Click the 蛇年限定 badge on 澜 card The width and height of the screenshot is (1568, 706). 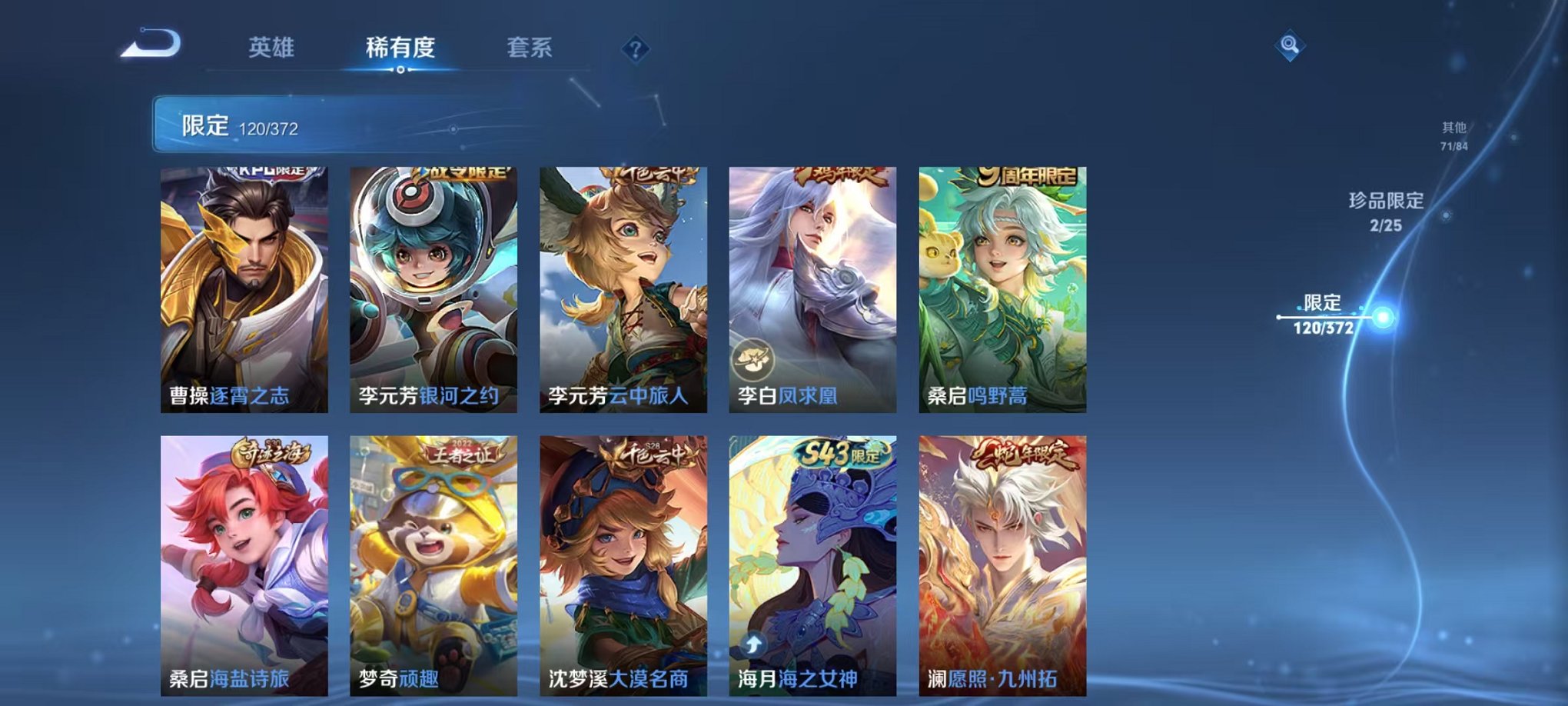point(1025,455)
